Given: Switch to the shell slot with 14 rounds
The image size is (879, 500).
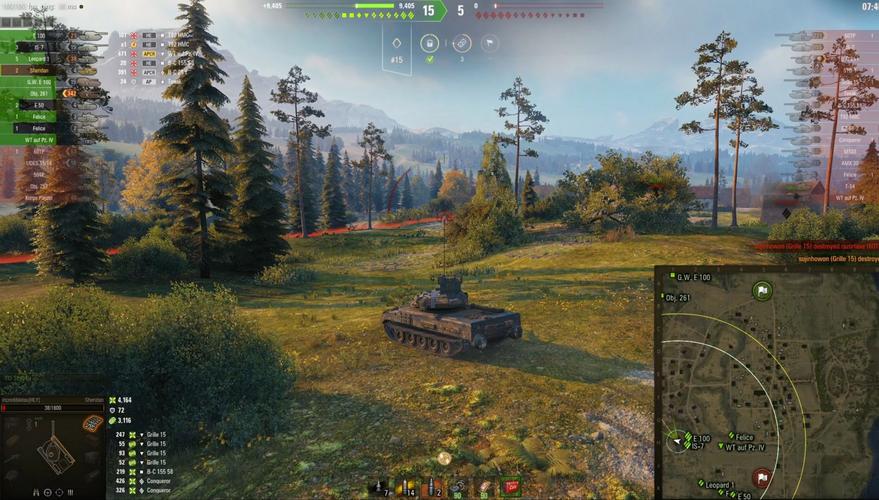Looking at the screenshot, I should [404, 487].
